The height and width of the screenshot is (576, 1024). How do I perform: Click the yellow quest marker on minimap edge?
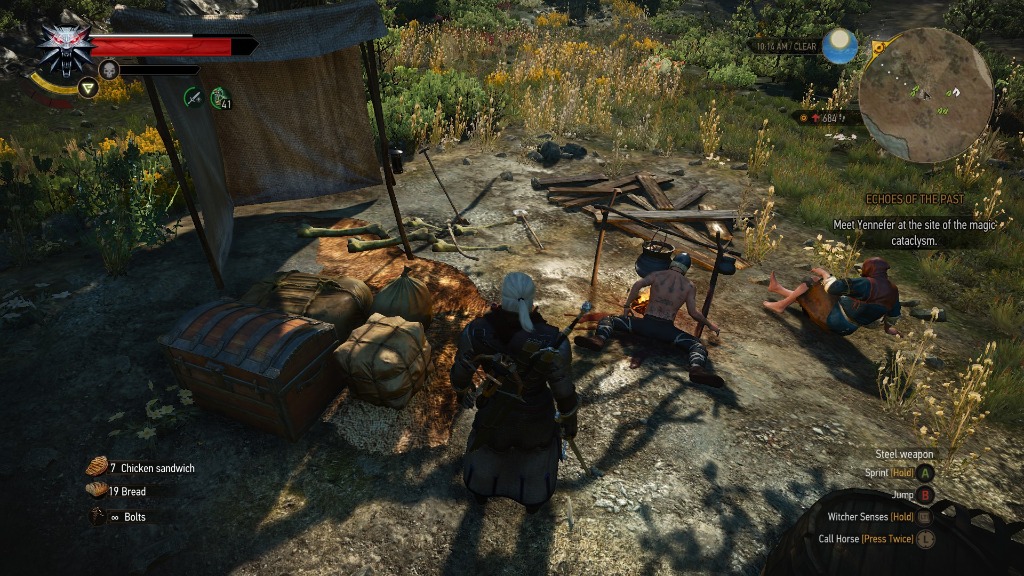877,47
